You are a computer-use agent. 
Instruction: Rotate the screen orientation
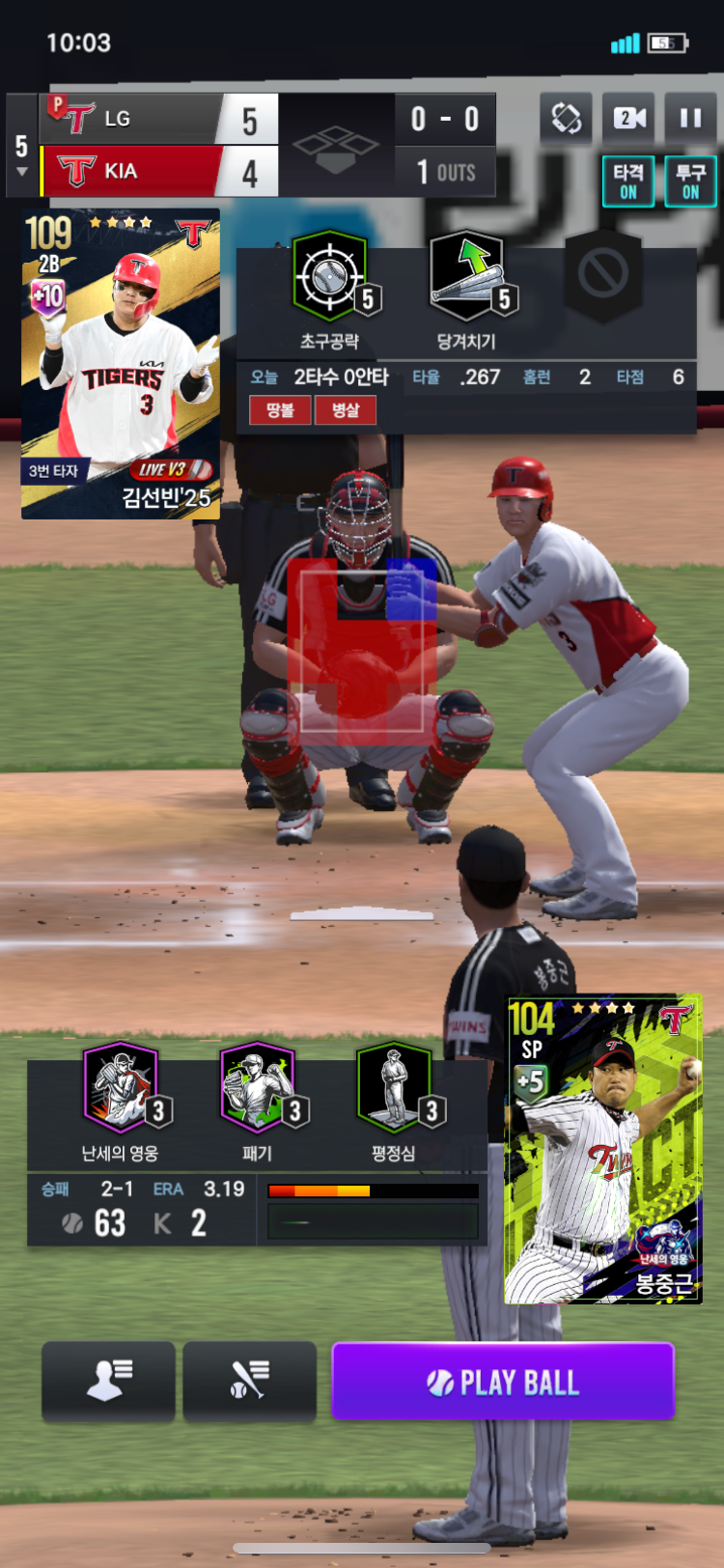point(566,119)
